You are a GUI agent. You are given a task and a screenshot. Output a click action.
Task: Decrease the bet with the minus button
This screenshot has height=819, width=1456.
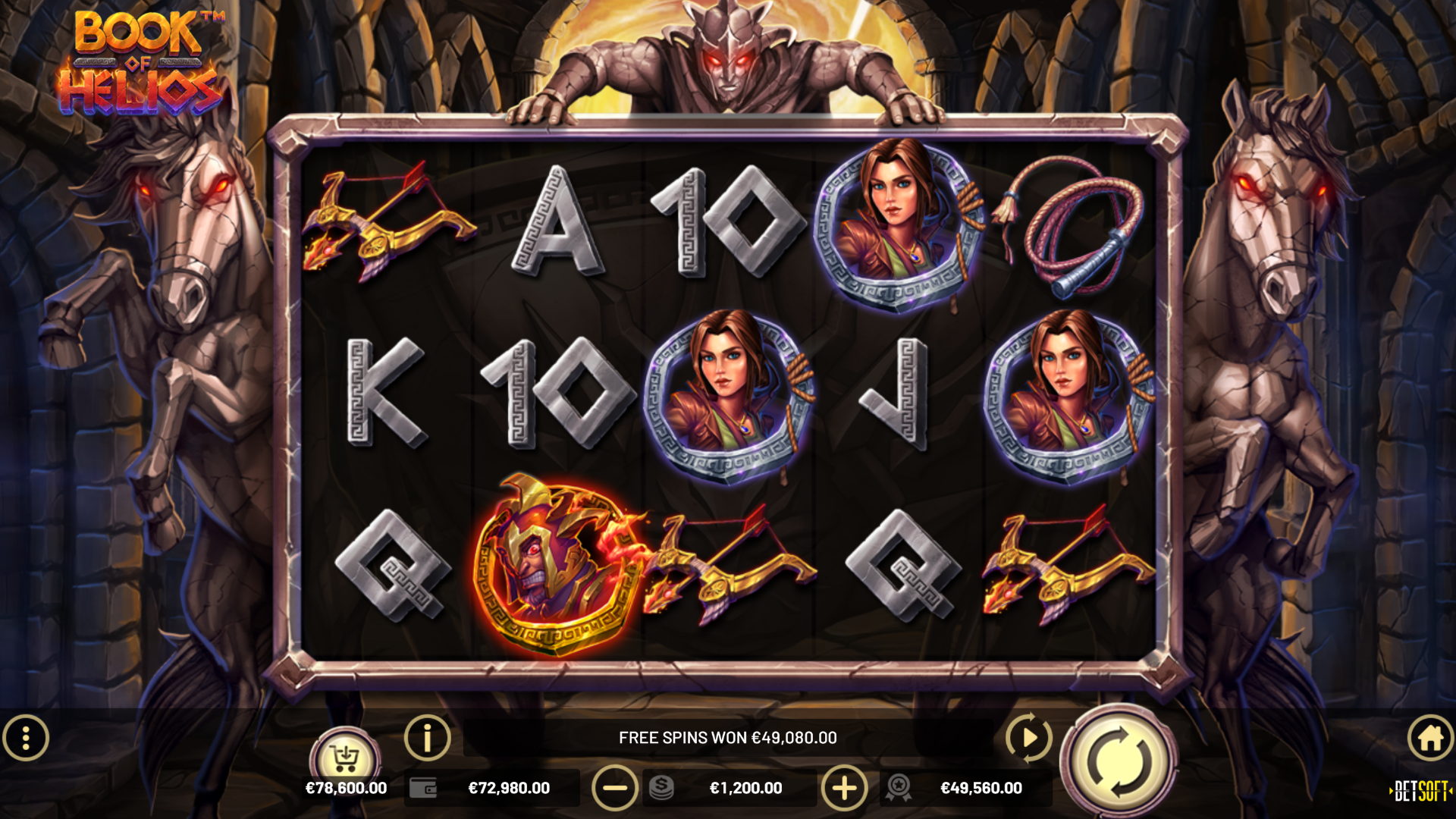[614, 788]
